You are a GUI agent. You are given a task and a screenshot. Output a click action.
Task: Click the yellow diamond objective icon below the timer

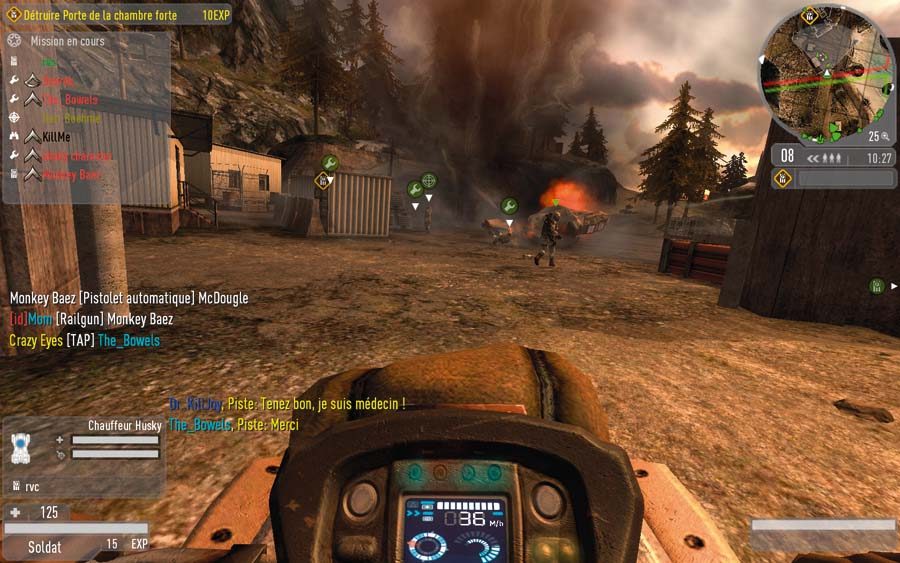click(x=783, y=178)
